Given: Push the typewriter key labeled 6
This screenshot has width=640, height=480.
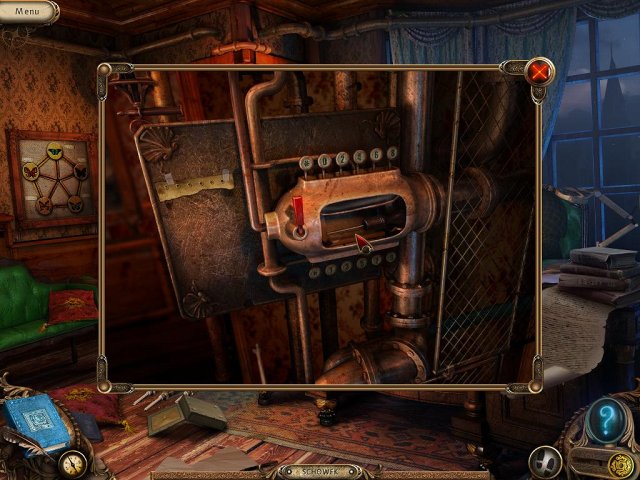Looking at the screenshot, I should pos(377,154).
